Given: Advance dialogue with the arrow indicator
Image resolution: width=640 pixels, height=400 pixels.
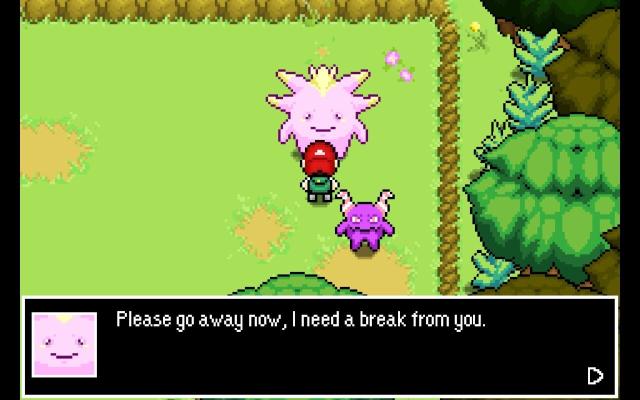Looking at the screenshot, I should point(595,376).
